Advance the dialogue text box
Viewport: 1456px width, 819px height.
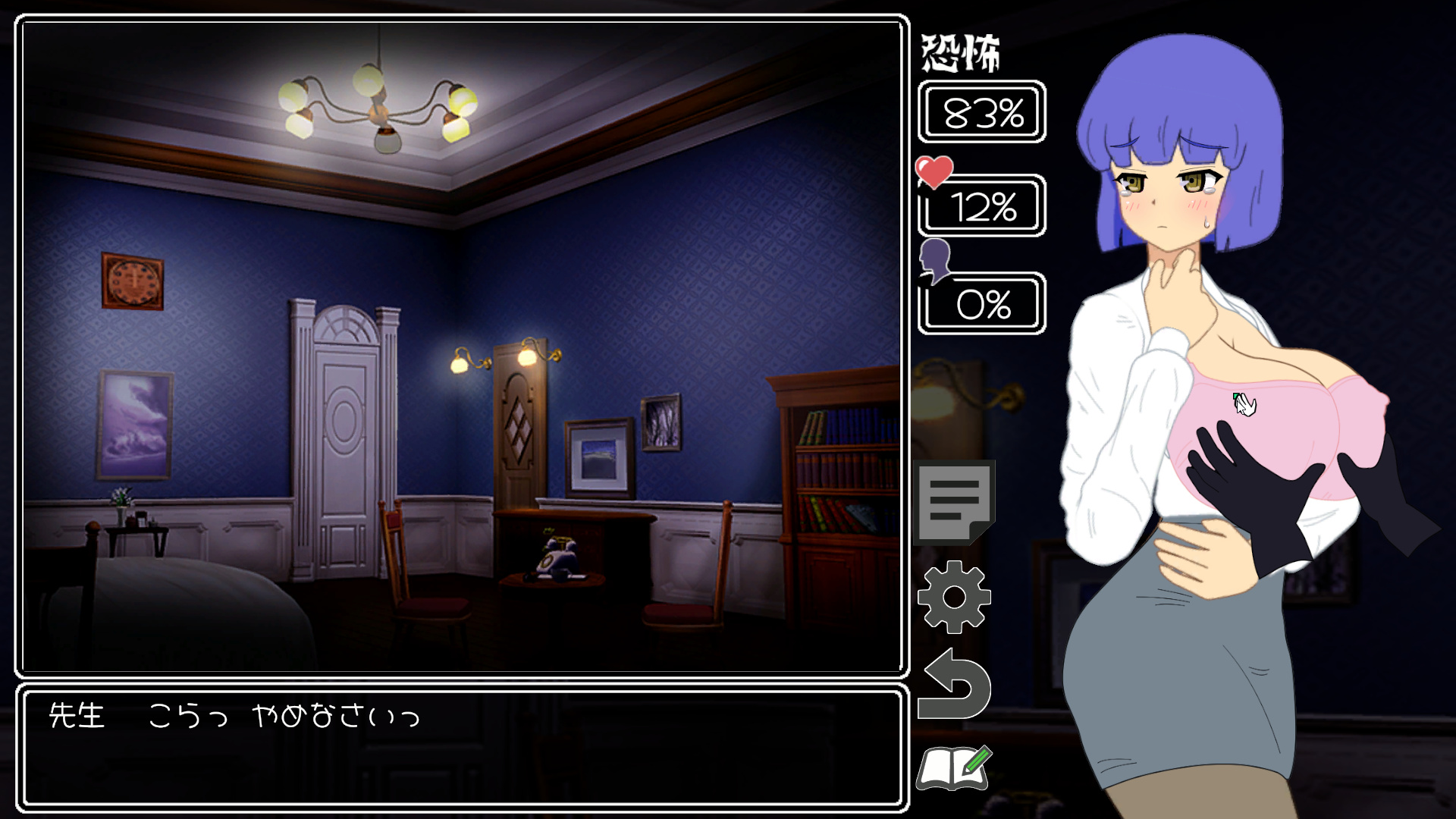pyautogui.click(x=462, y=748)
